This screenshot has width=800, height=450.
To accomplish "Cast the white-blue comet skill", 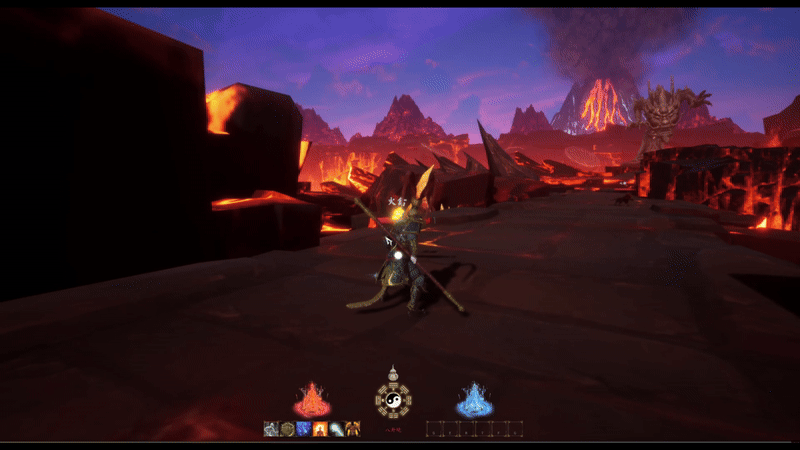I will 336,429.
